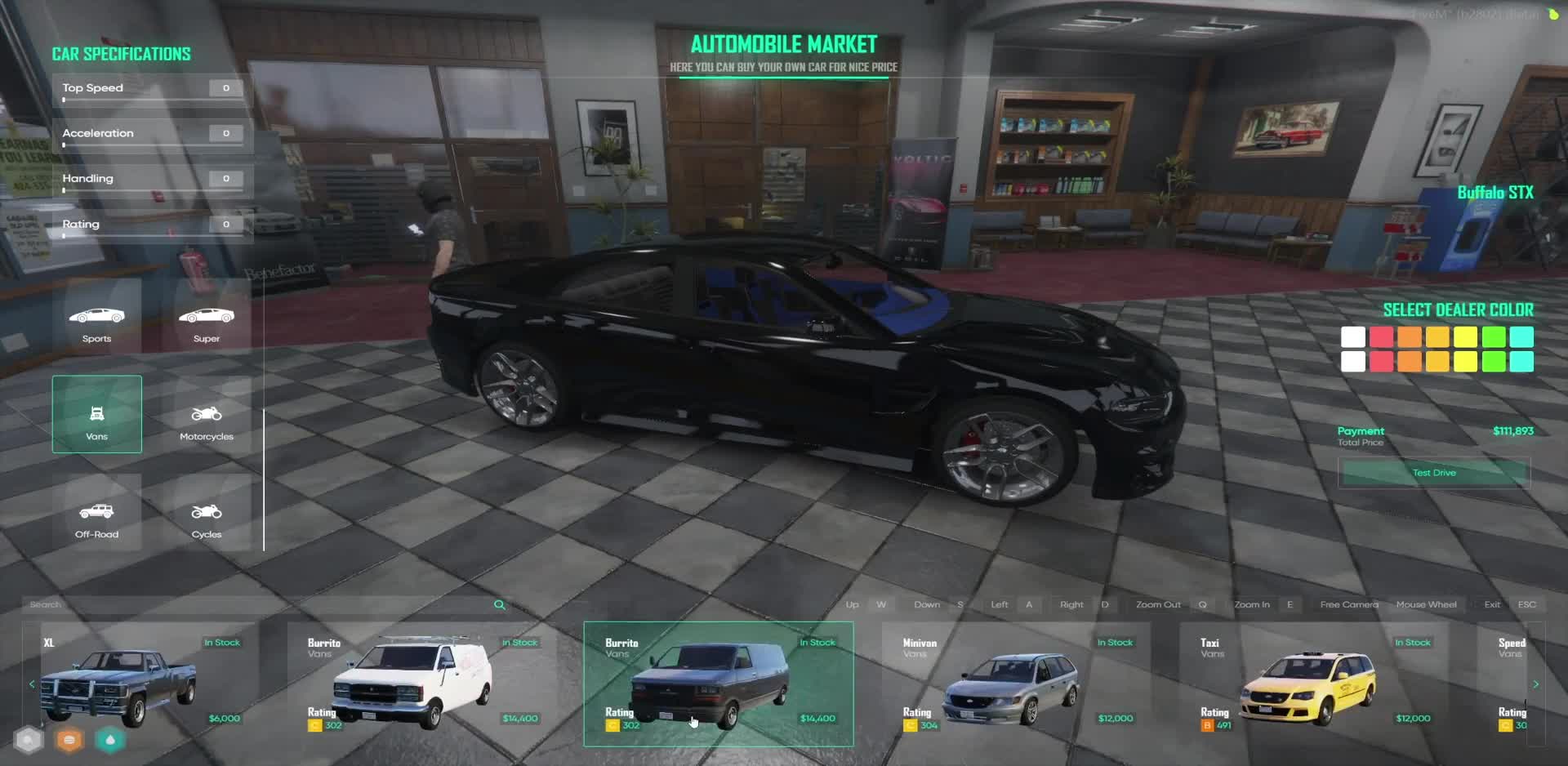Choose the Vans category tile
Viewport: 1568px width, 766px height.
pyautogui.click(x=96, y=414)
